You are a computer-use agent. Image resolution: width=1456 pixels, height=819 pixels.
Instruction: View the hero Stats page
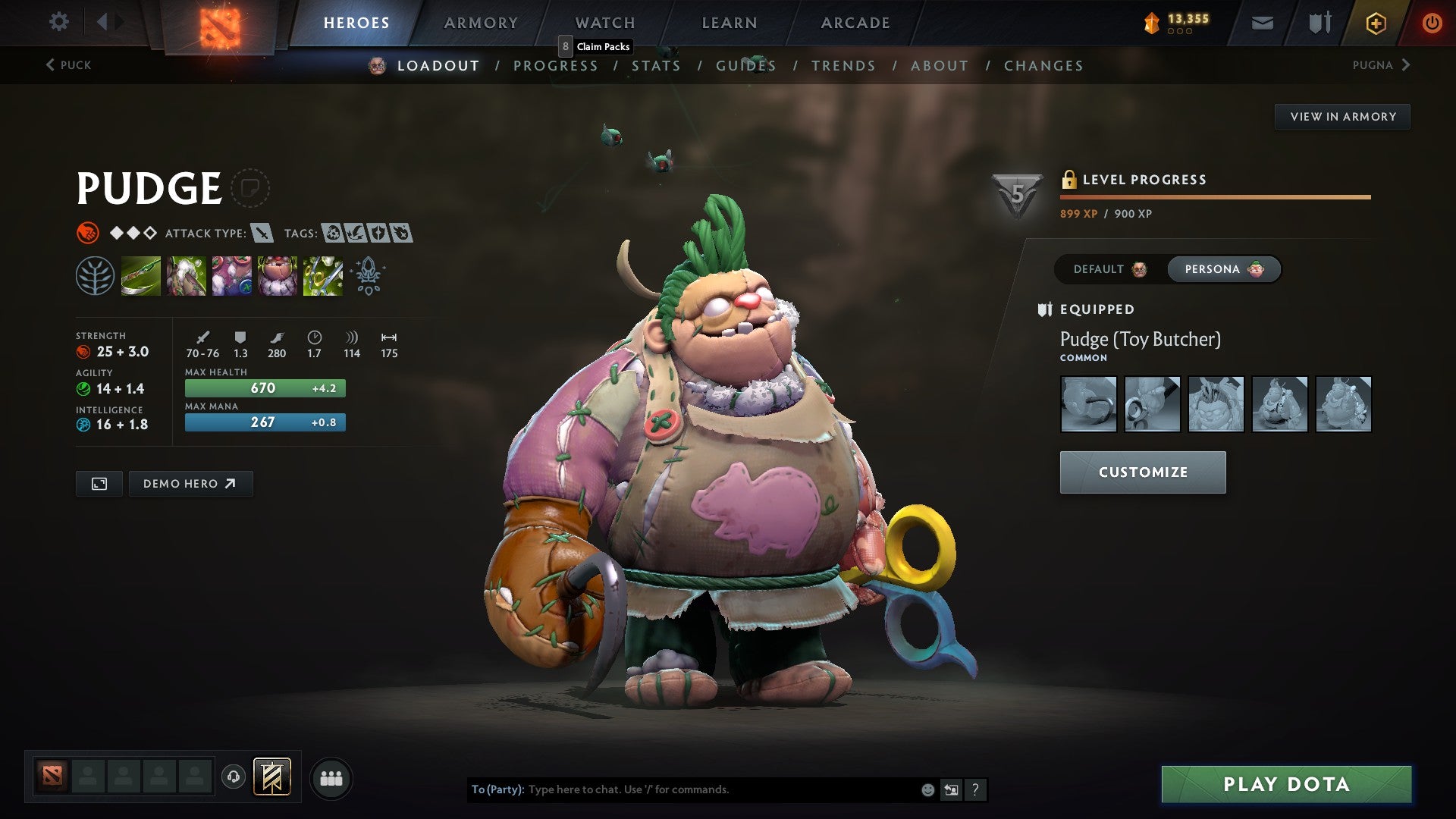click(656, 66)
